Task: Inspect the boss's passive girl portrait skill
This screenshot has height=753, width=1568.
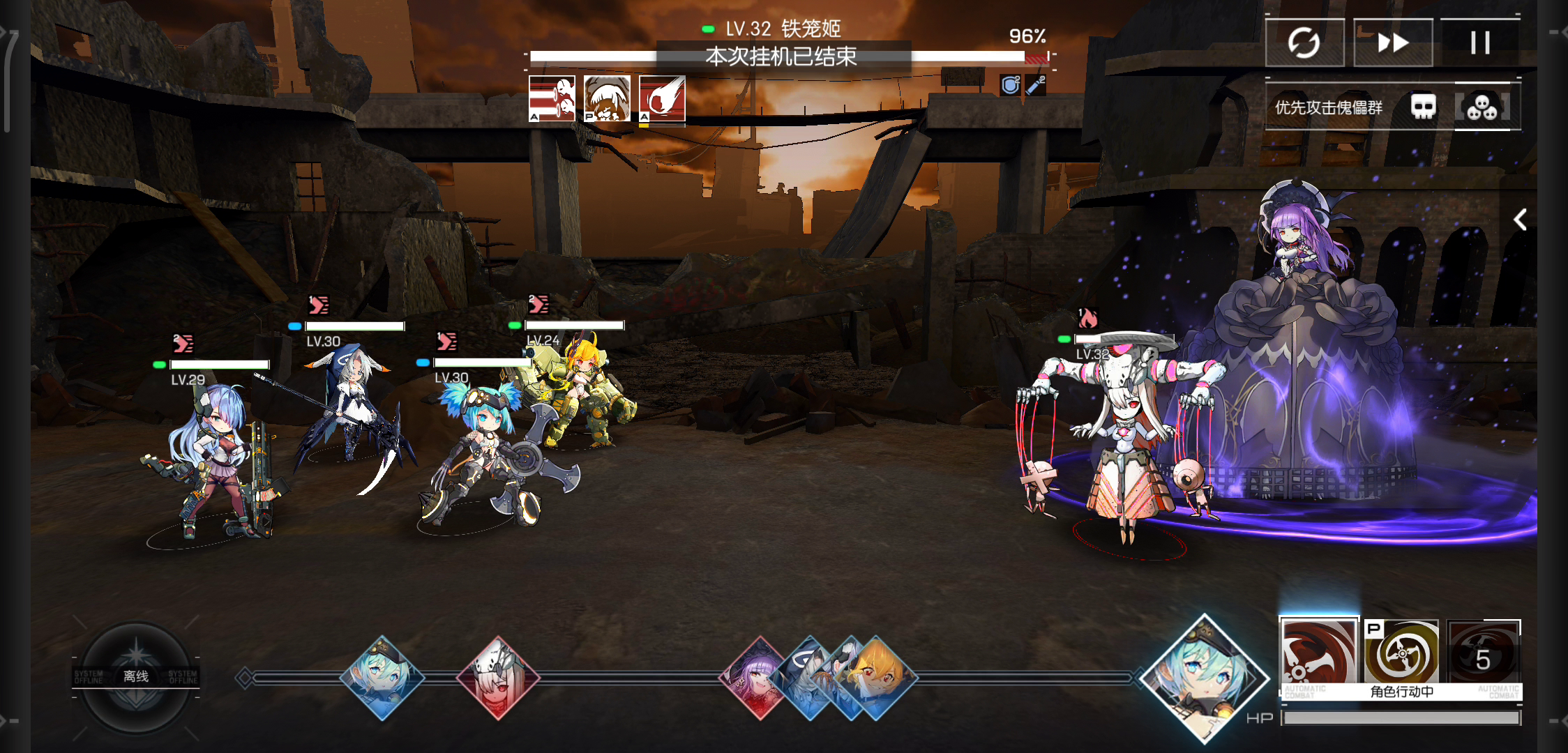Action: (x=607, y=98)
